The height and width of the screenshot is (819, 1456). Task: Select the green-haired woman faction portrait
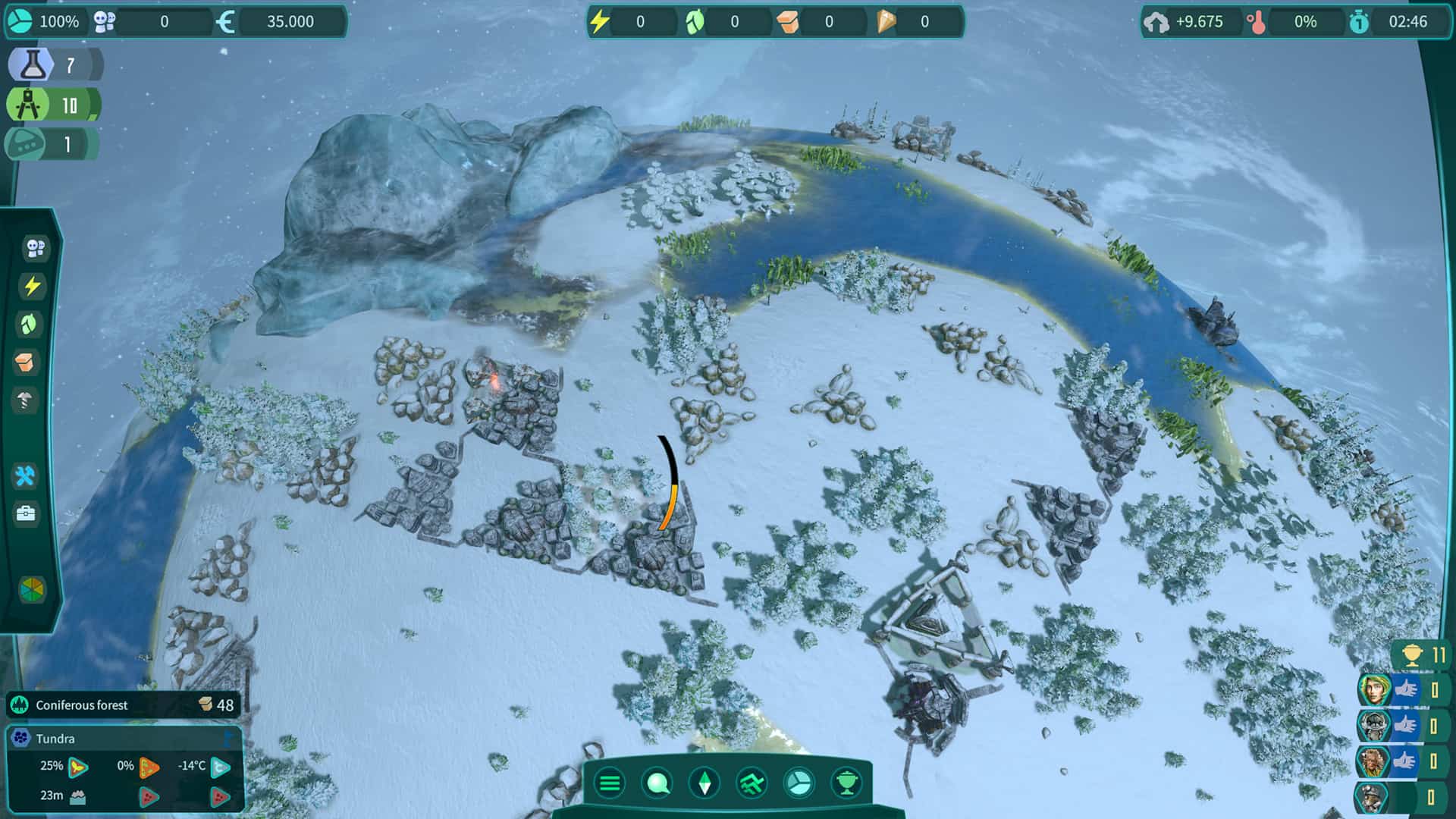tap(1373, 690)
